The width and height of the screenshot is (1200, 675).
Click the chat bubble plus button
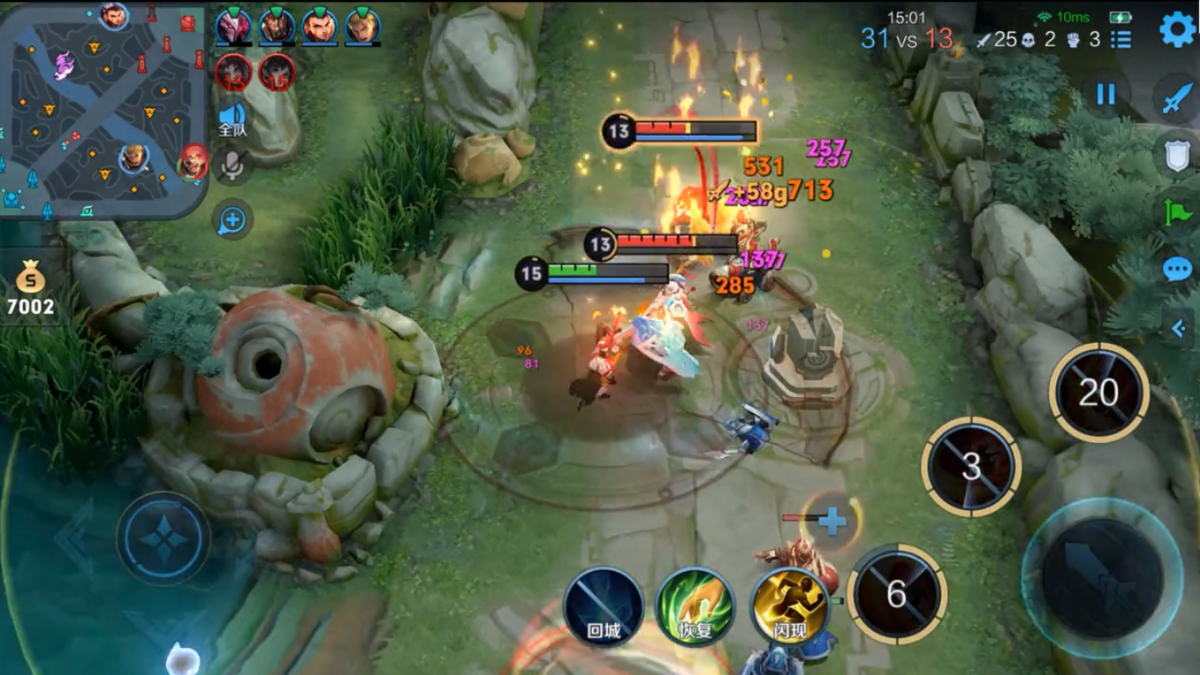[x=232, y=220]
